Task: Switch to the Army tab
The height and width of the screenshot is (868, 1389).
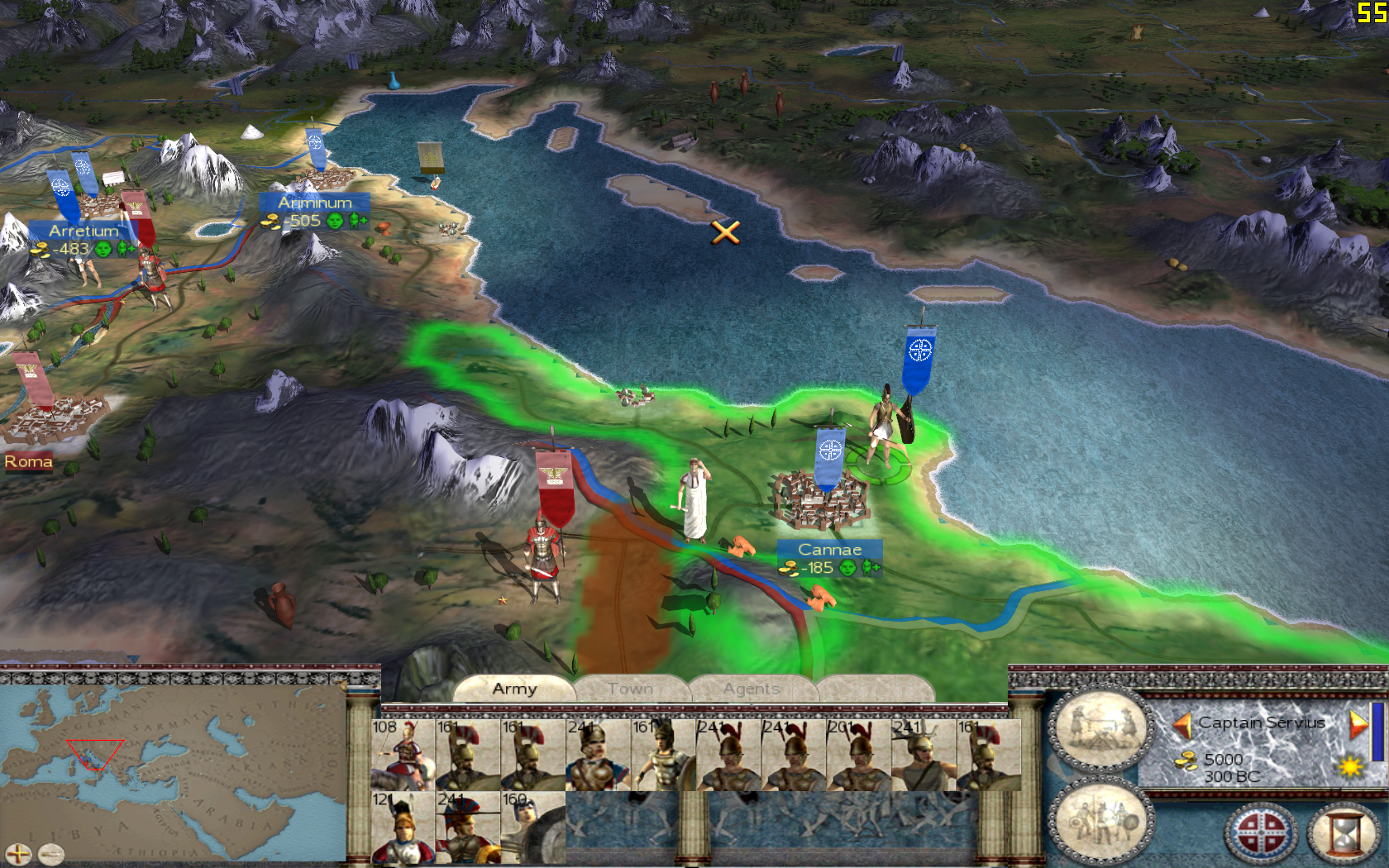Action: [514, 689]
